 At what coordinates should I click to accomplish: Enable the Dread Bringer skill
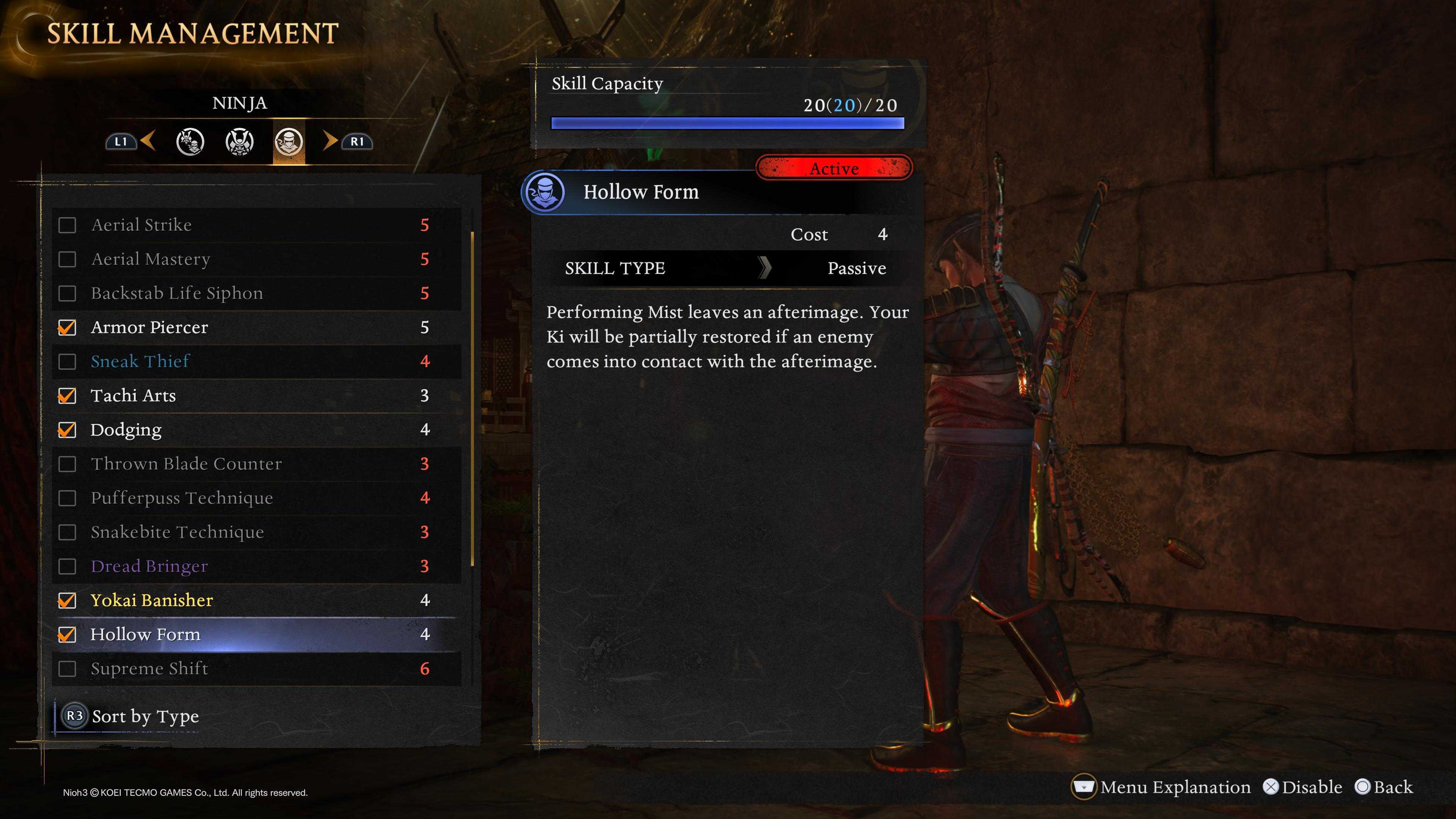coord(67,566)
